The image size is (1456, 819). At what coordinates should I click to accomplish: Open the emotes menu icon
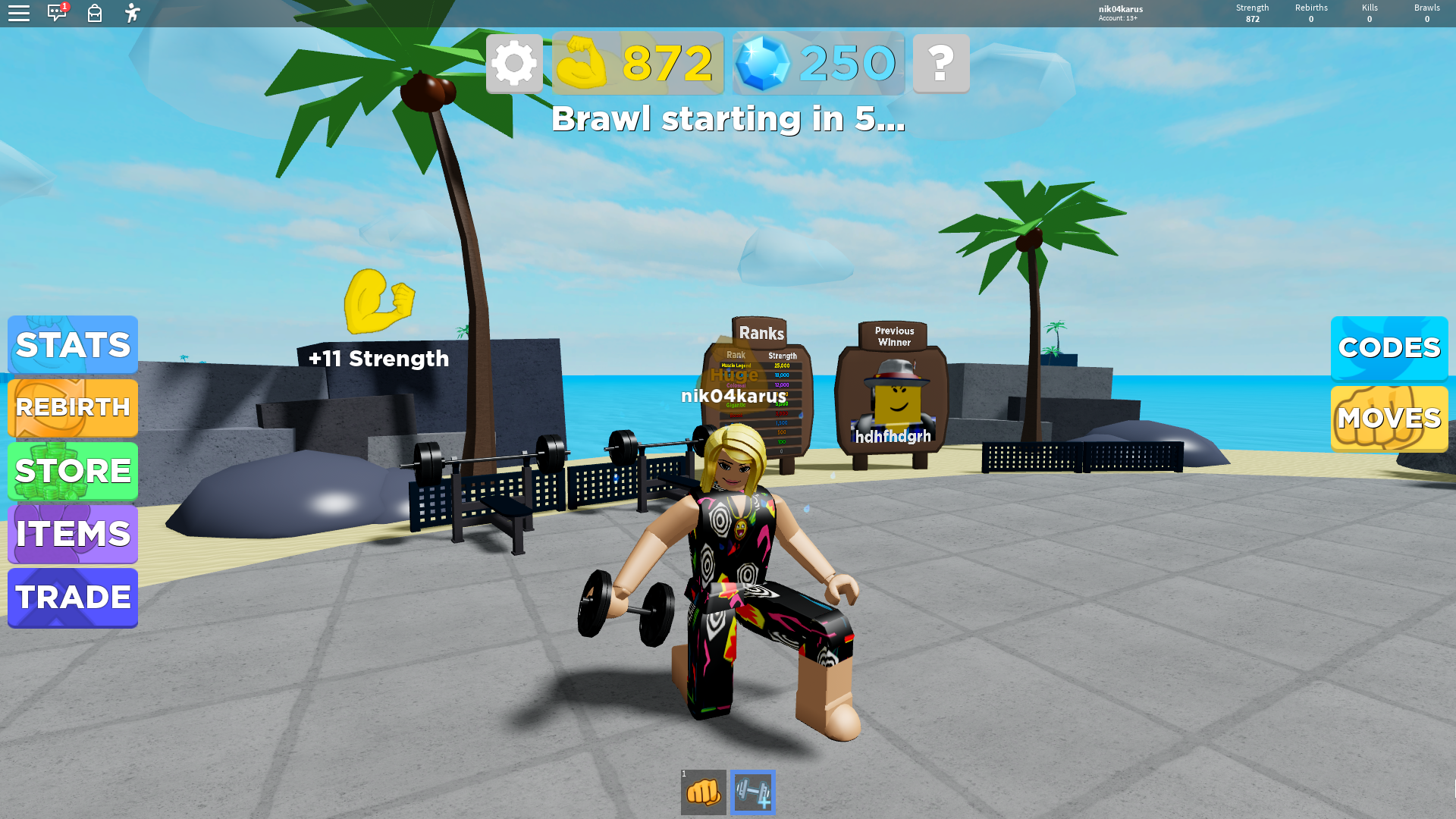coord(133,13)
